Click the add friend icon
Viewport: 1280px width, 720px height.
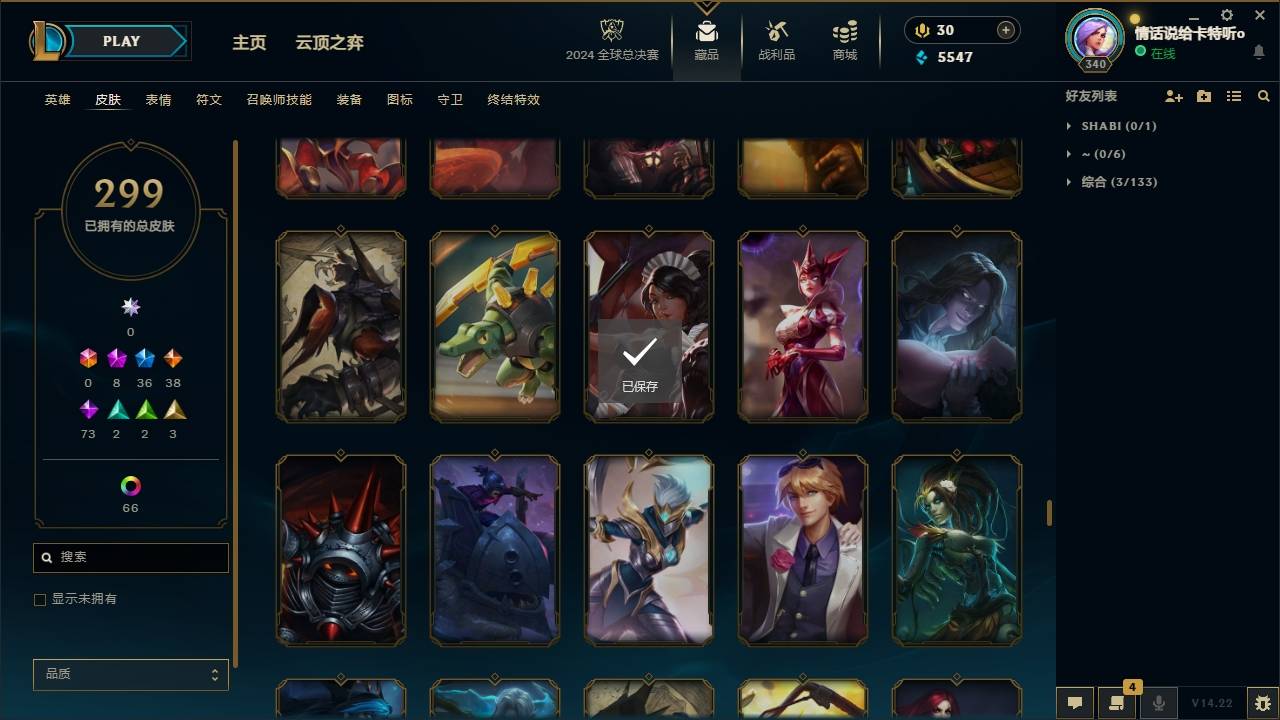1174,96
